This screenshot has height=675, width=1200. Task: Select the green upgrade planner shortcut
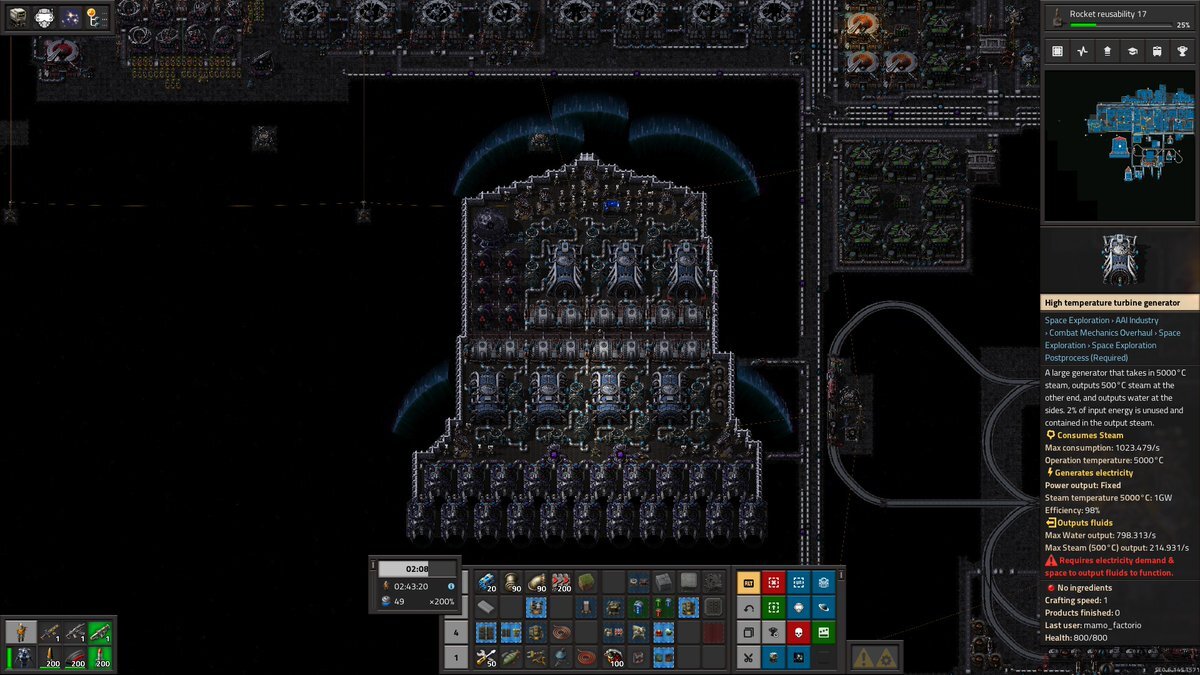(773, 607)
